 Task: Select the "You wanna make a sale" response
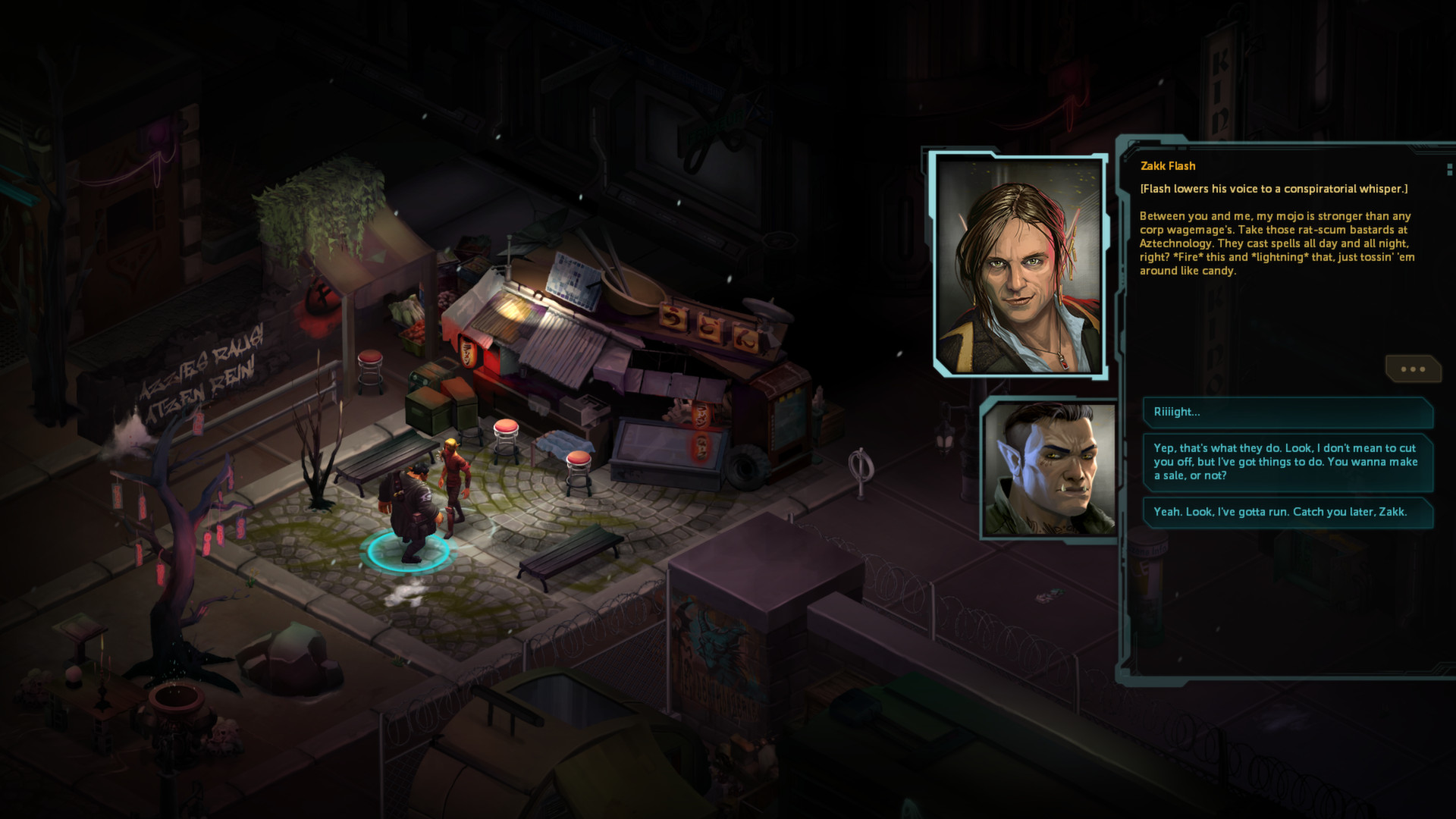tap(1287, 462)
